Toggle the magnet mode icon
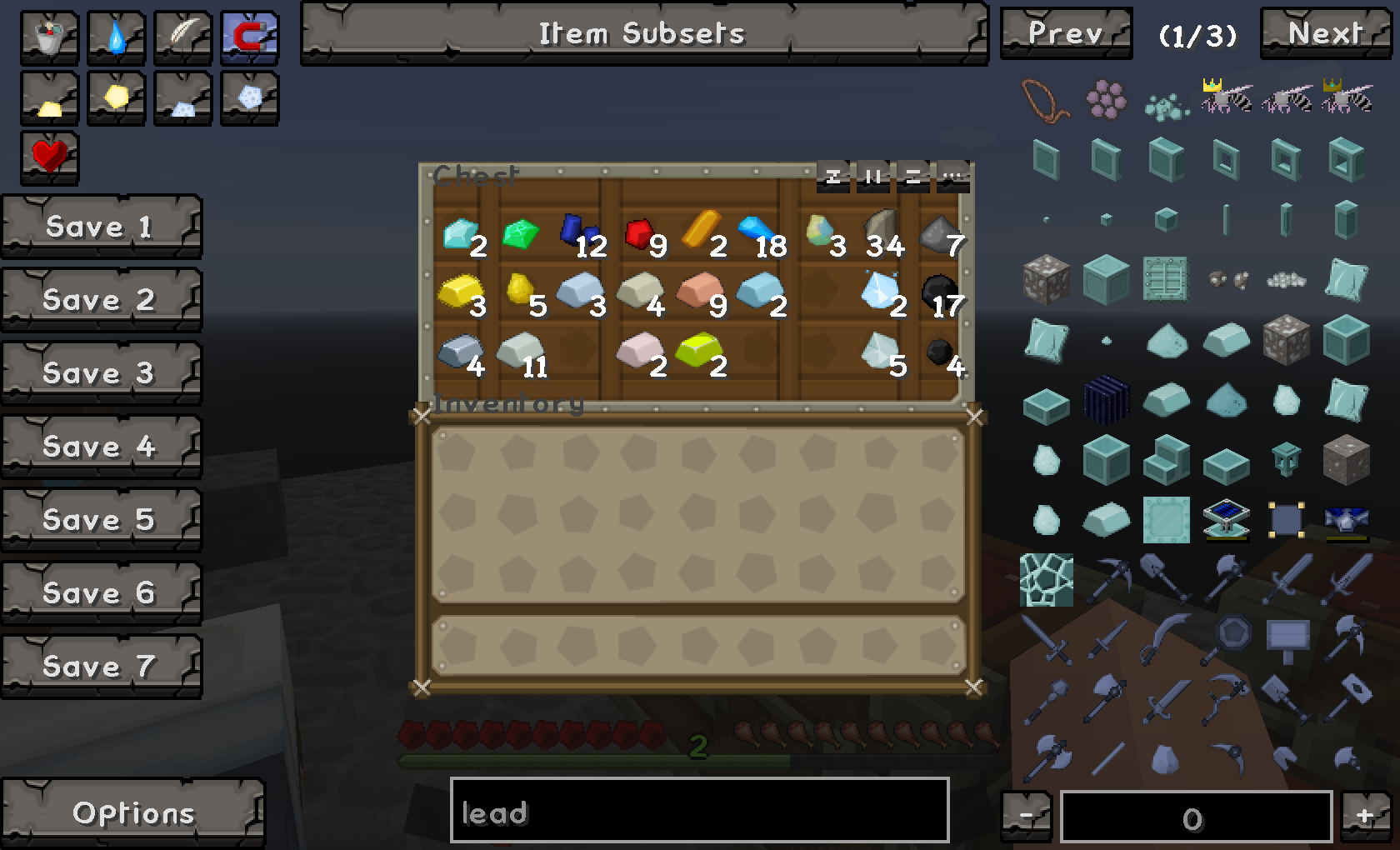The height and width of the screenshot is (850, 1400). 249,37
